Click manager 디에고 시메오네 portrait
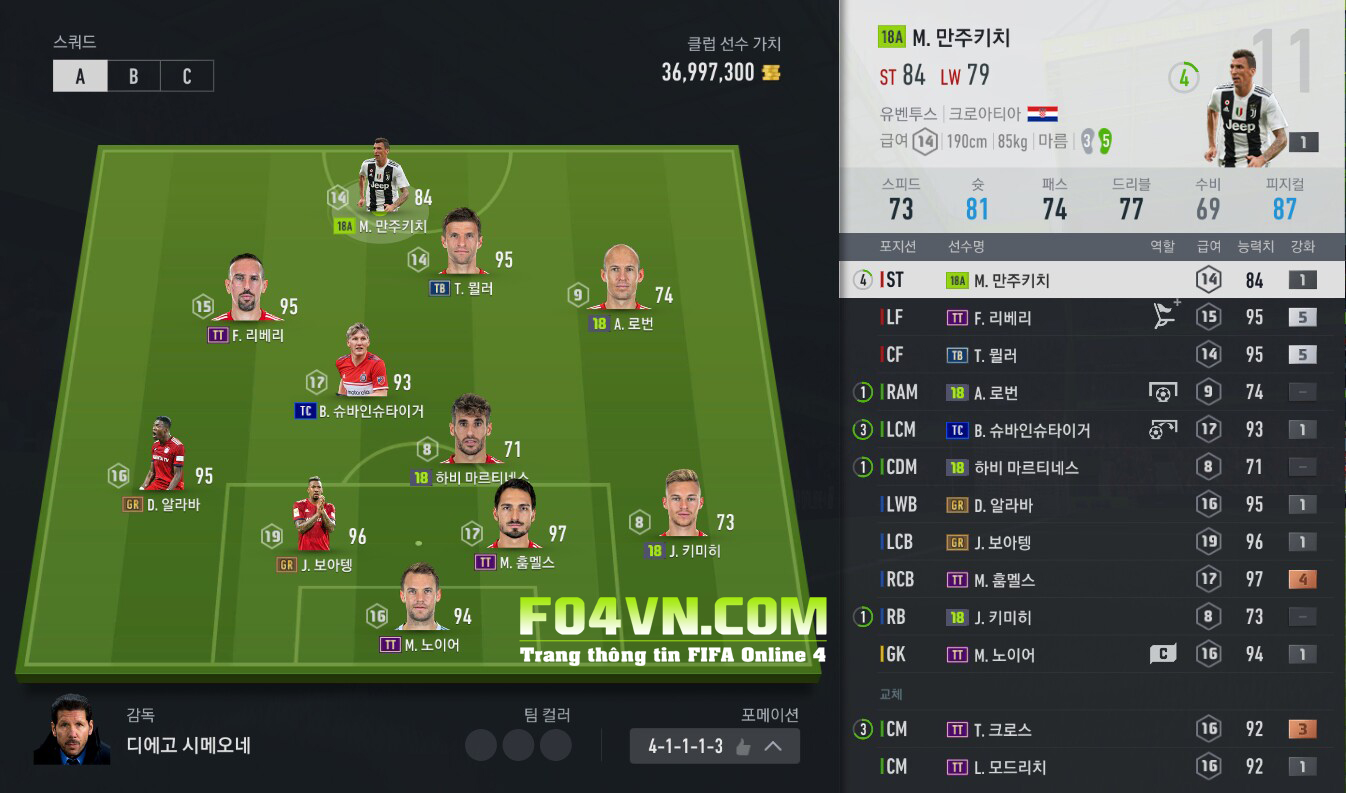The height and width of the screenshot is (793, 1346). pyautogui.click(x=72, y=730)
